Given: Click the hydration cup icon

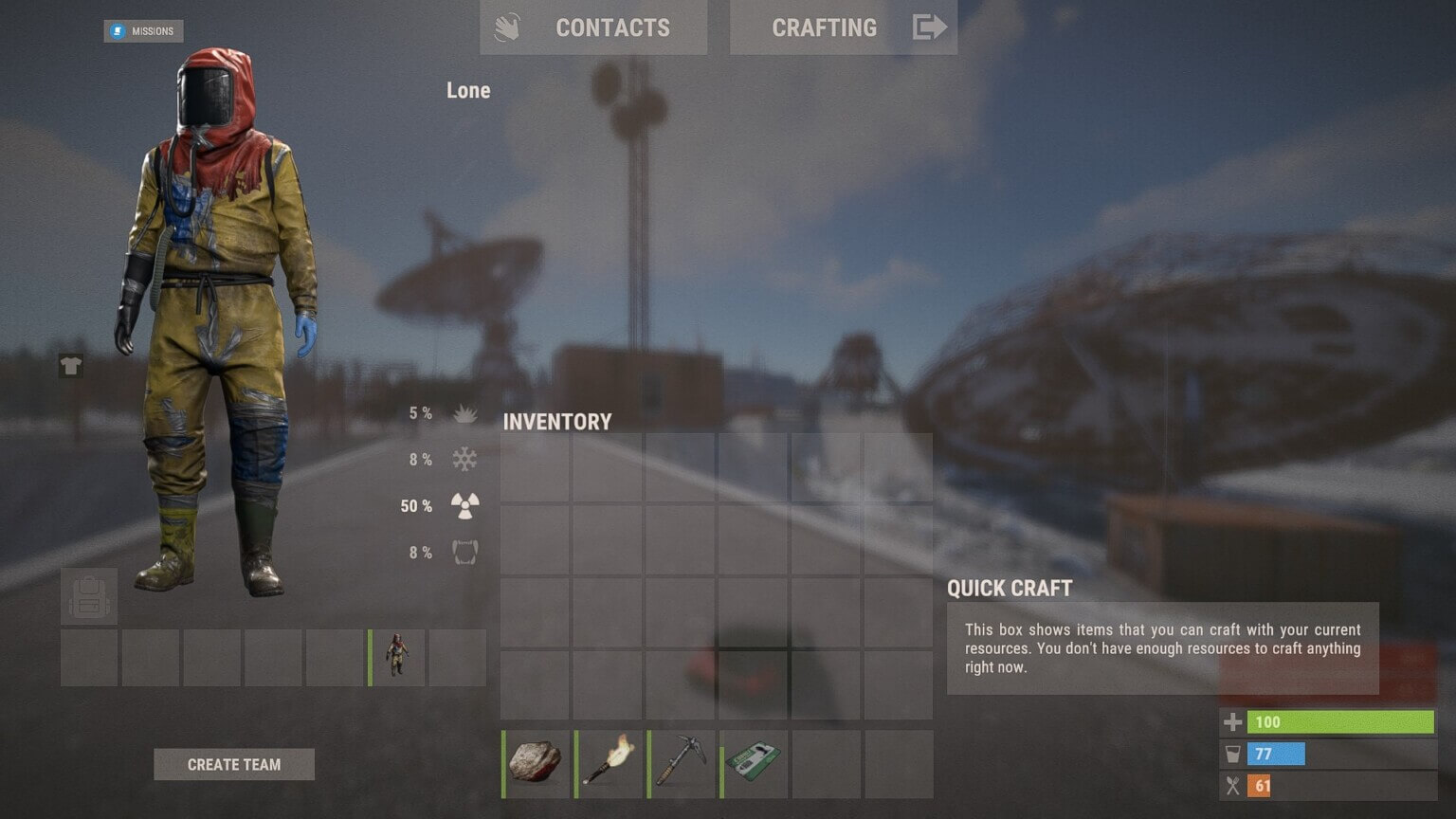Looking at the screenshot, I should tap(1232, 755).
